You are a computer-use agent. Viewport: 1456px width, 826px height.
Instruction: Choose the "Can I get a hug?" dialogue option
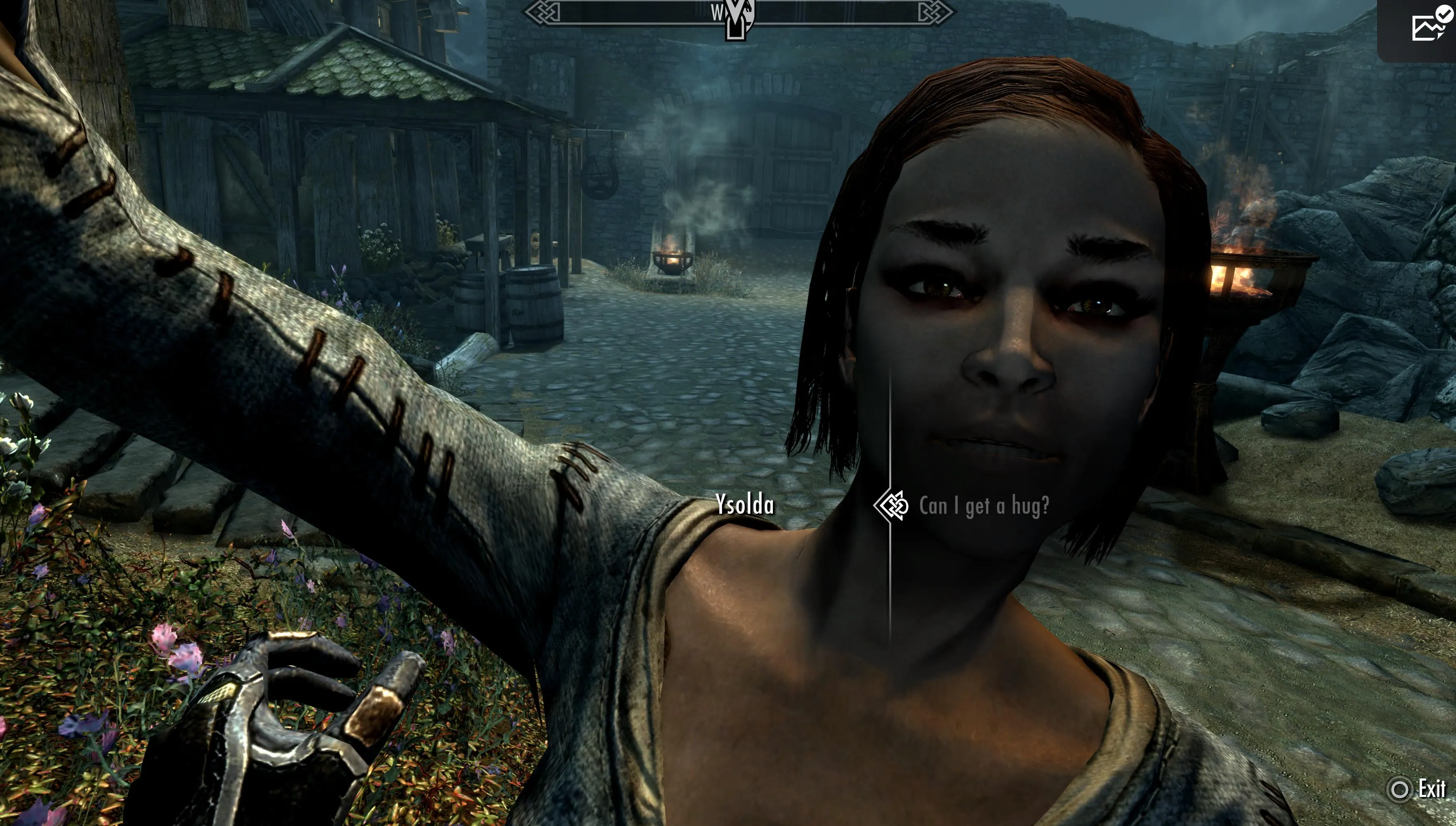click(983, 505)
